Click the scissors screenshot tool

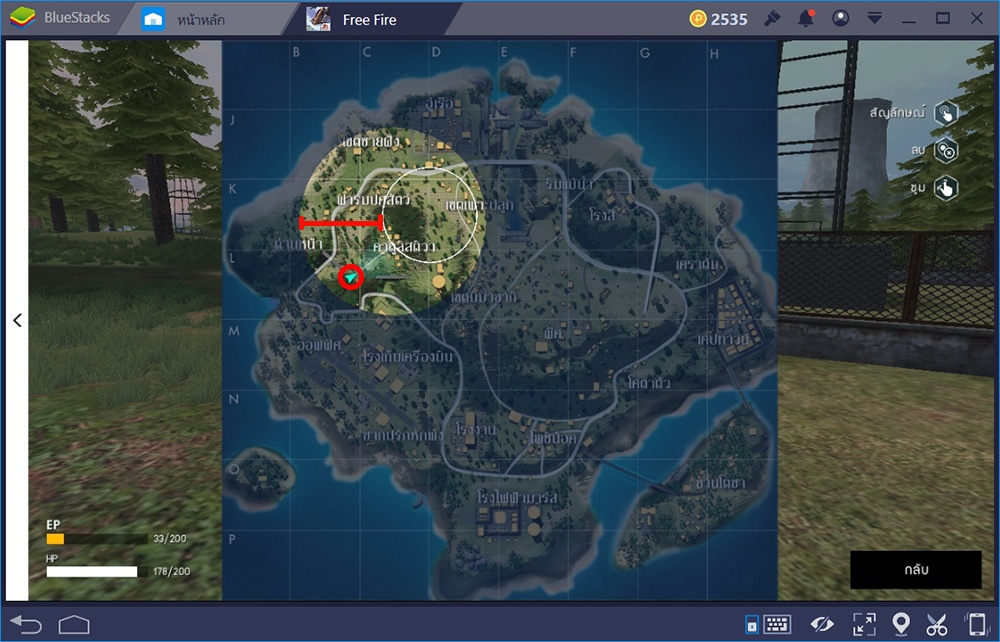point(937,625)
